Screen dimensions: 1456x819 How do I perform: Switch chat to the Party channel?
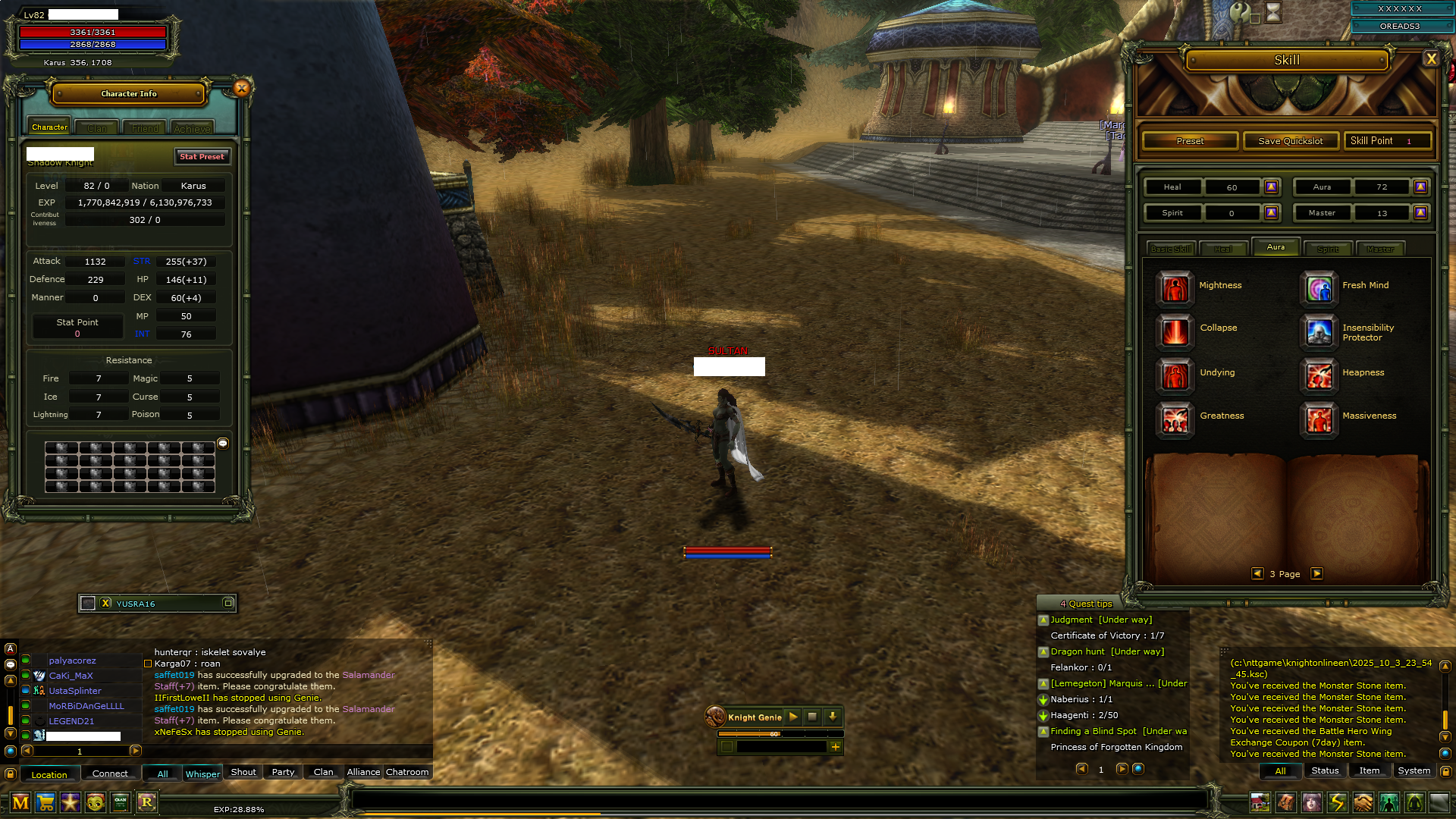point(283,772)
